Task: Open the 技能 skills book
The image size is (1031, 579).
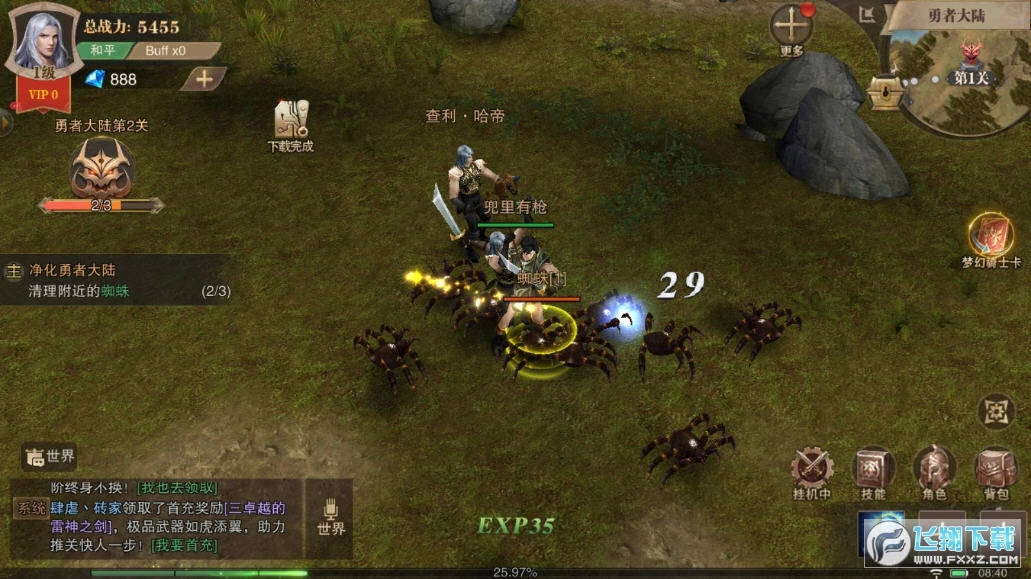Action: (873, 469)
